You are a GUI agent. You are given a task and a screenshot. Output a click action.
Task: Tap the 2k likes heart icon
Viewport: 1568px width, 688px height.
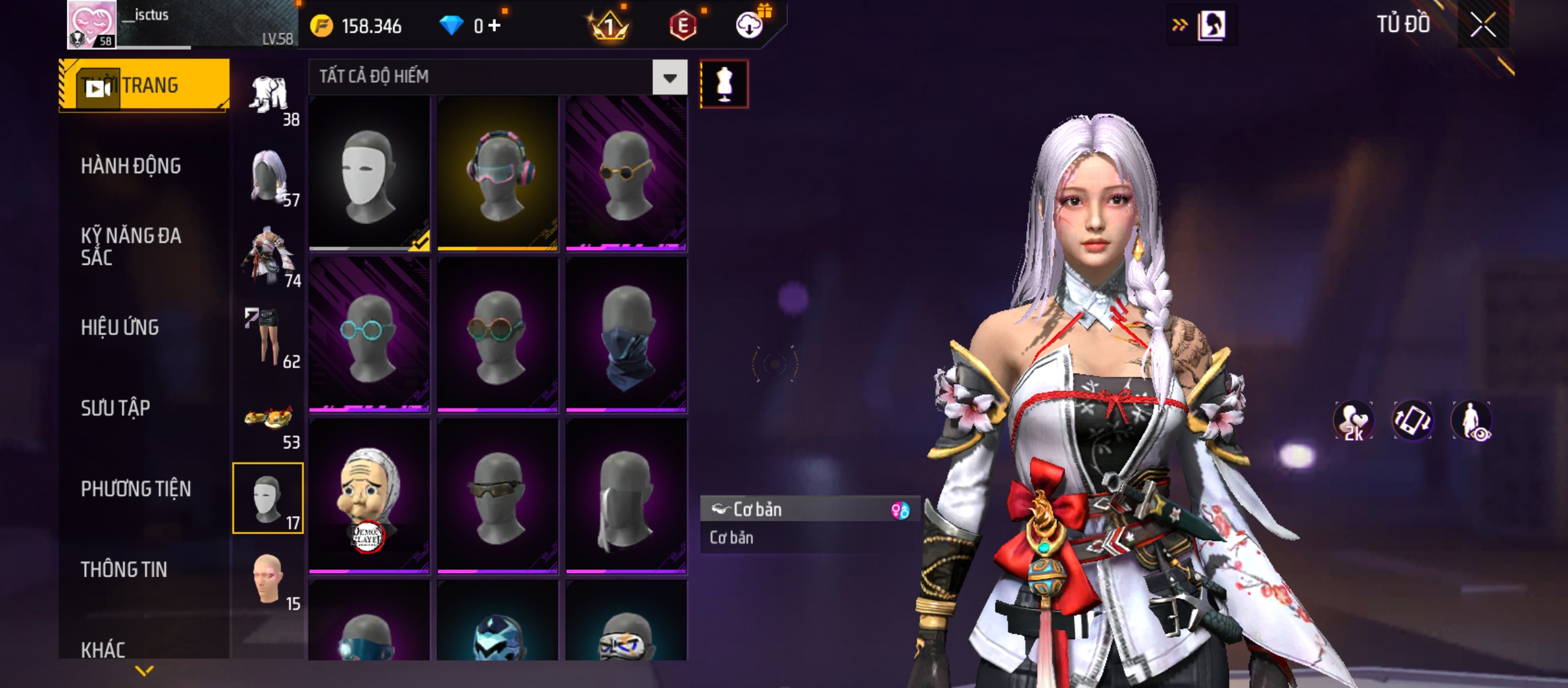point(1353,421)
